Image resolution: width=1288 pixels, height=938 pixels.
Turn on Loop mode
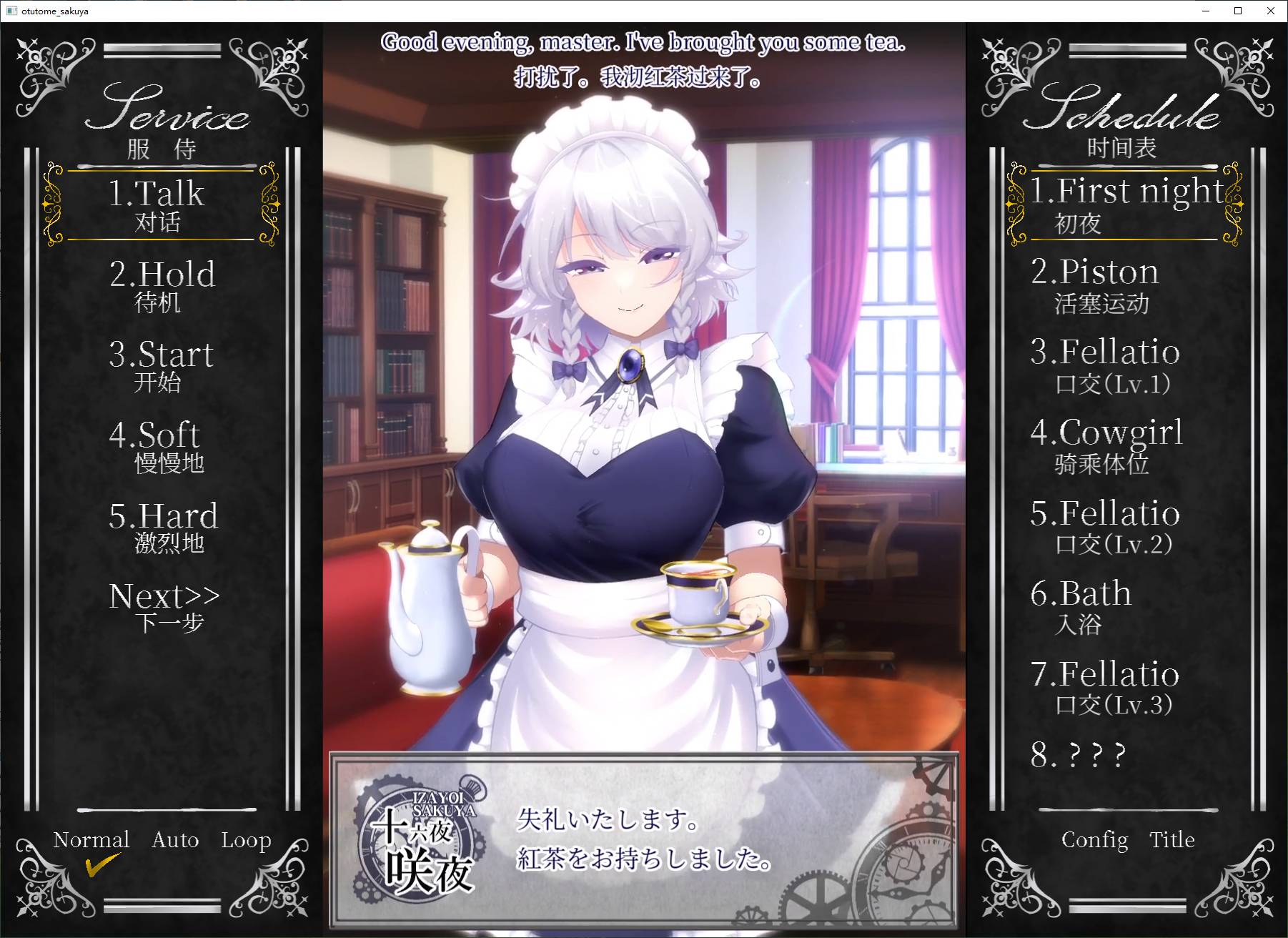246,840
